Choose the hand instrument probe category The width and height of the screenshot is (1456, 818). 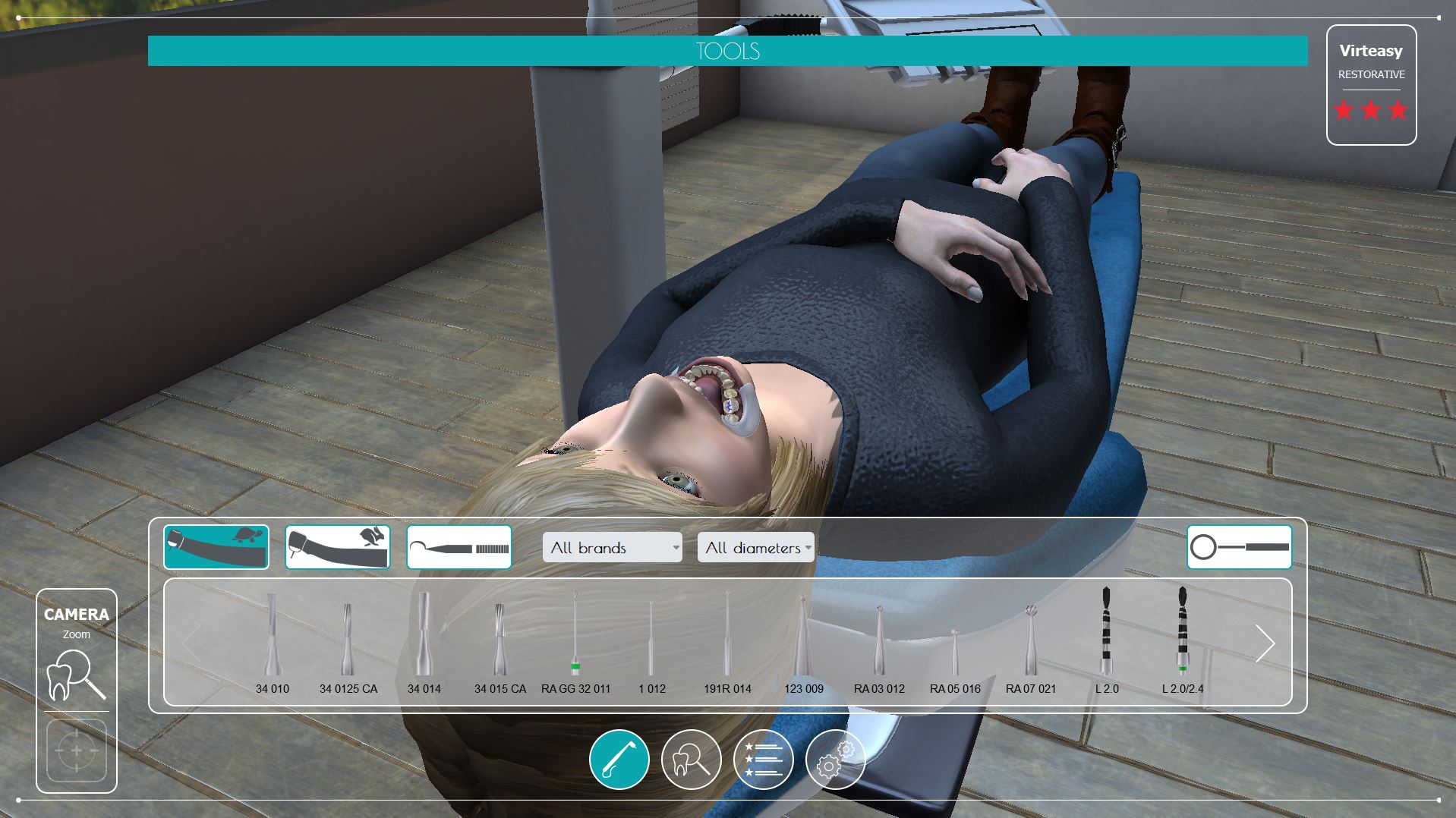coord(459,546)
